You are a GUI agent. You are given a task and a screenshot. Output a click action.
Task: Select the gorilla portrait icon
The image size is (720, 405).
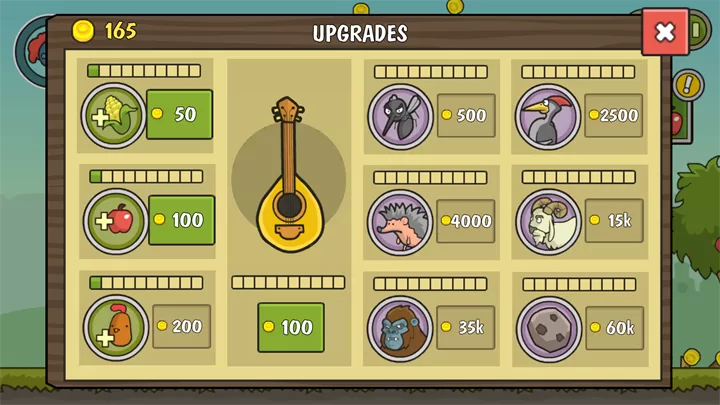click(400, 328)
